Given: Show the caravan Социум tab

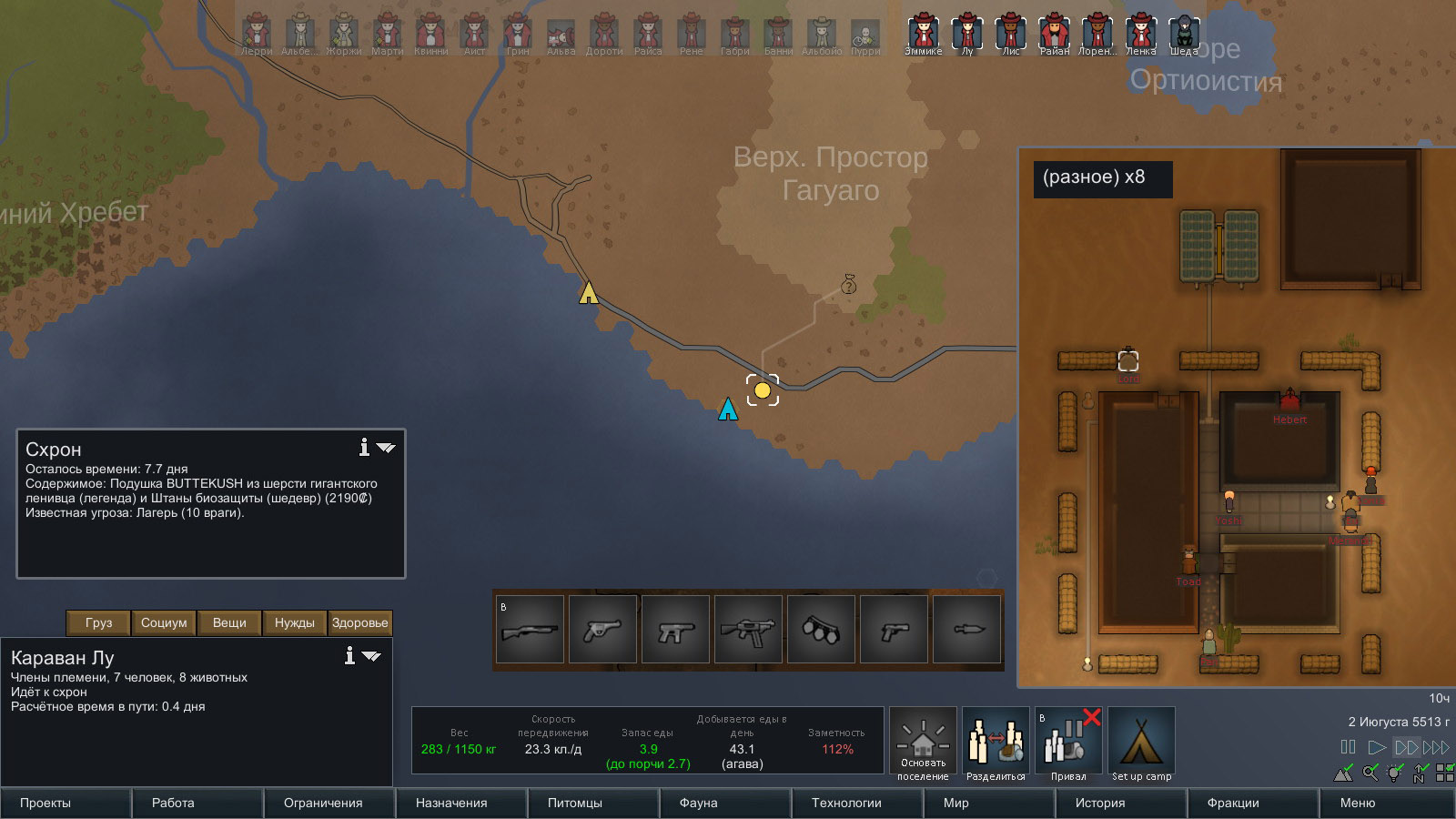Looking at the screenshot, I should 164,622.
